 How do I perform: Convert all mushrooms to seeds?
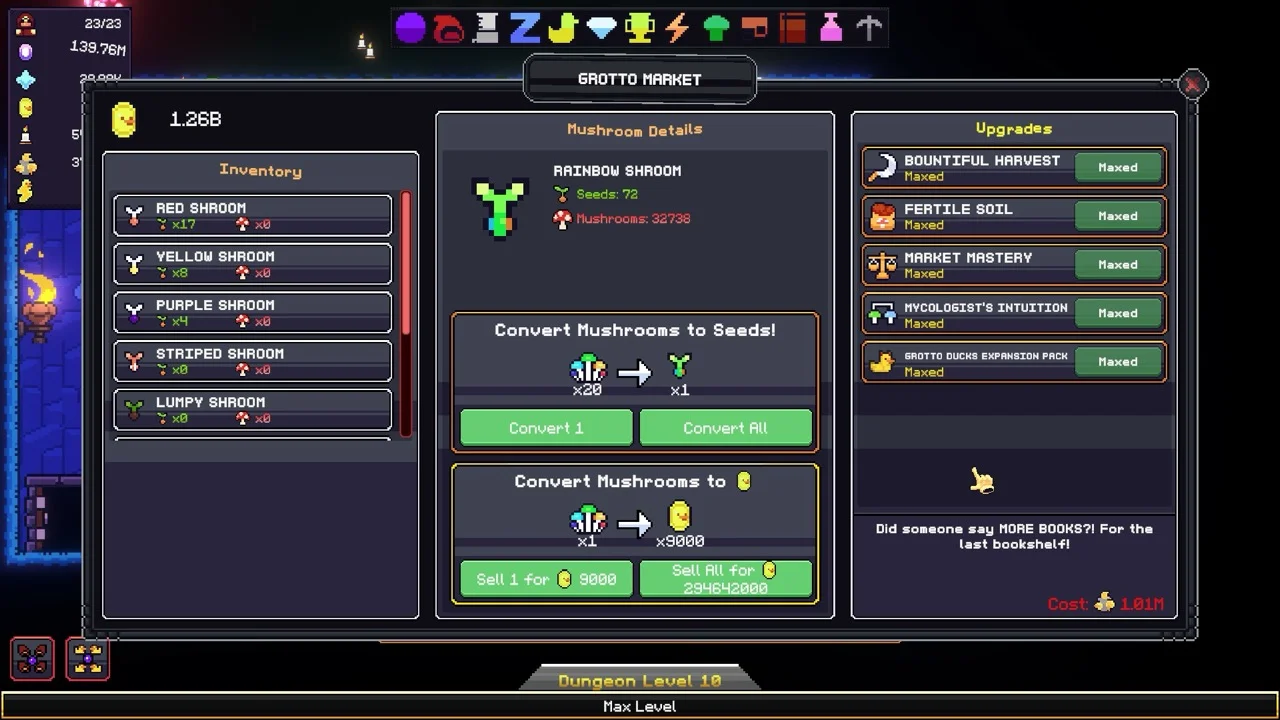725,428
